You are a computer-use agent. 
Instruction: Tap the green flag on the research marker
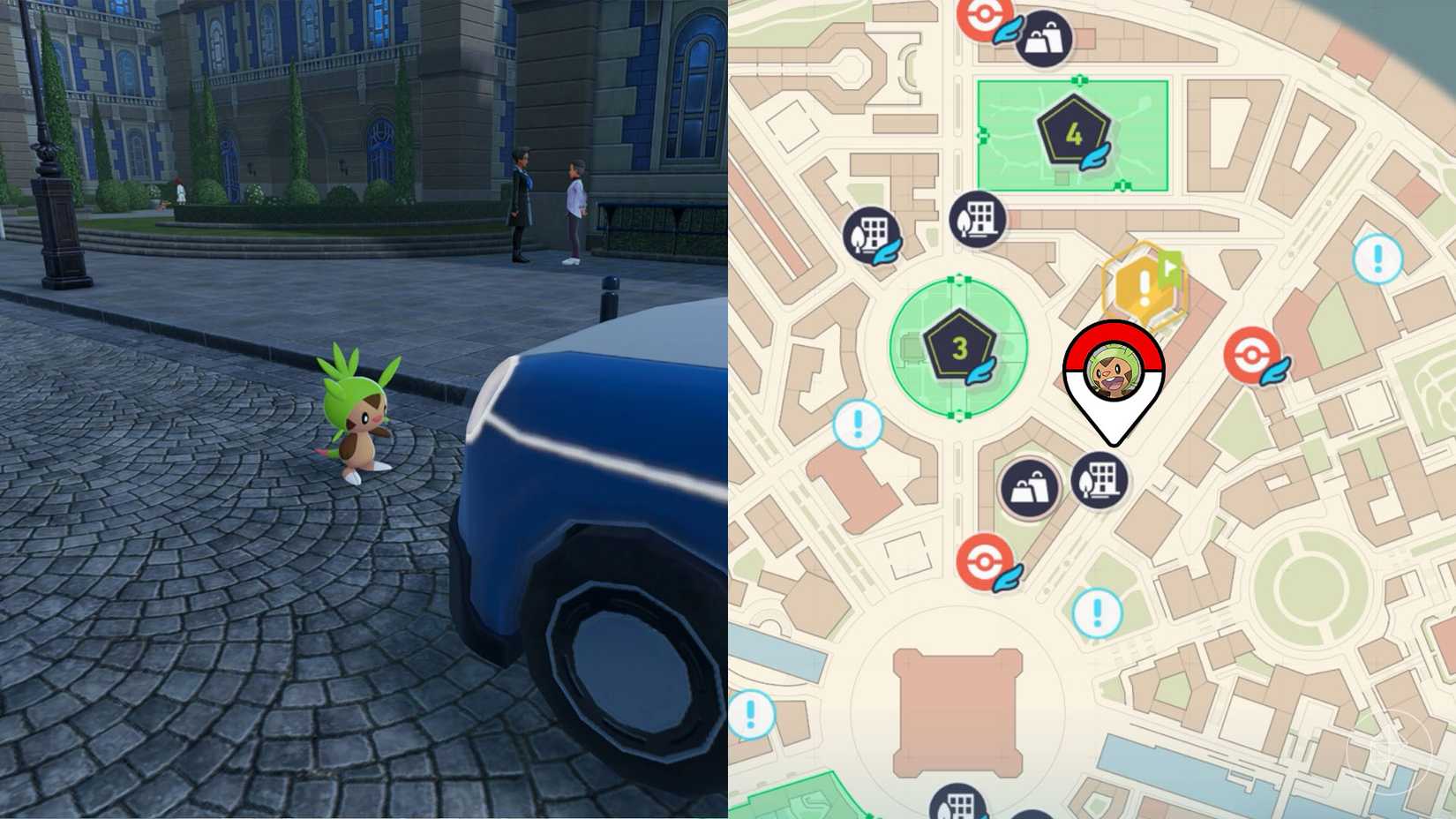coord(1171,267)
